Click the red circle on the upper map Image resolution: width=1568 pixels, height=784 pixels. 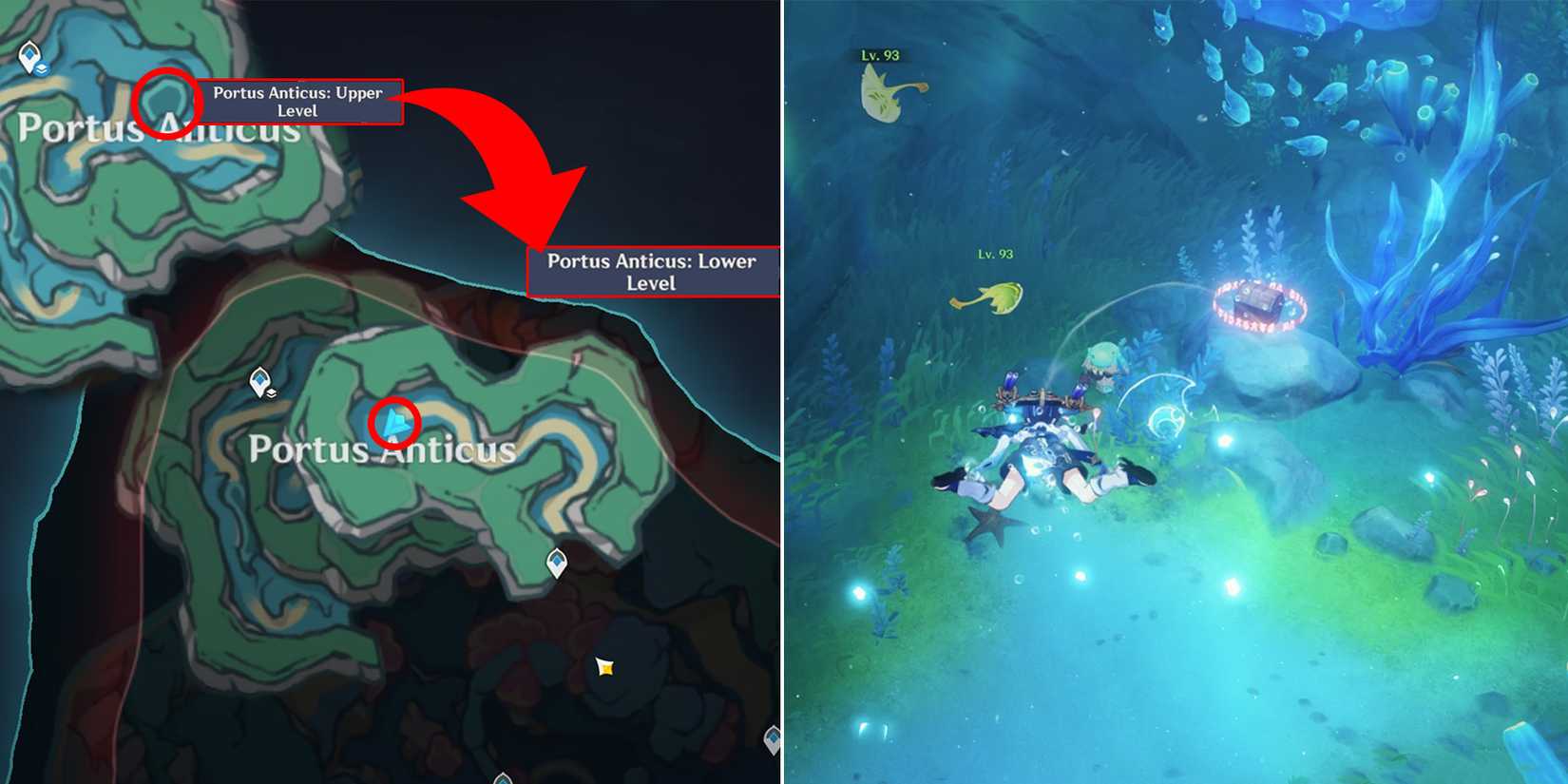169,102
